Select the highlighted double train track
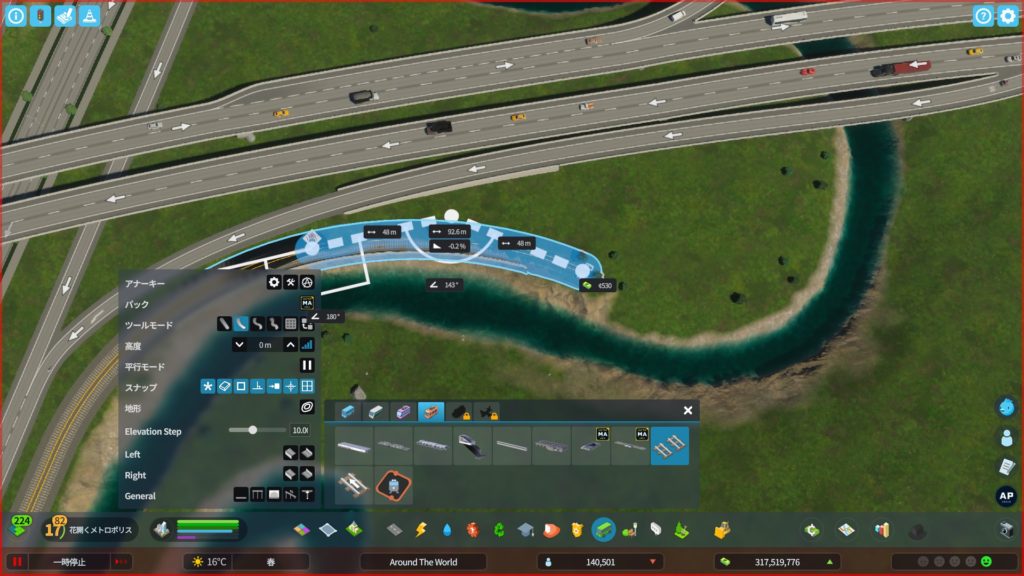The height and width of the screenshot is (576, 1024). (x=670, y=446)
